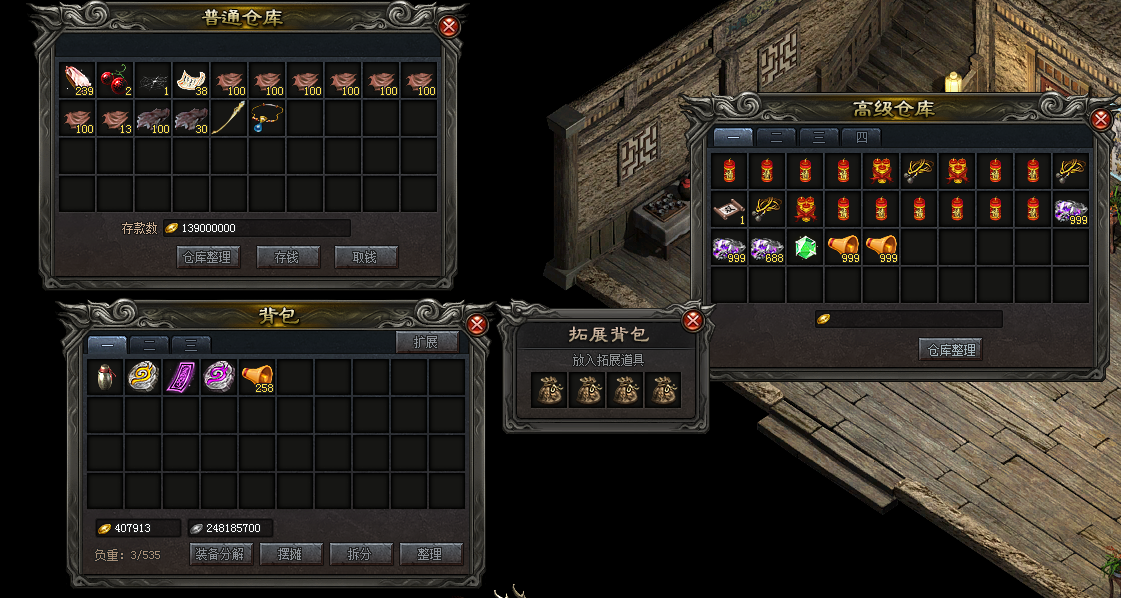
Task: Close the 高级仓库 window
Action: point(1101,119)
